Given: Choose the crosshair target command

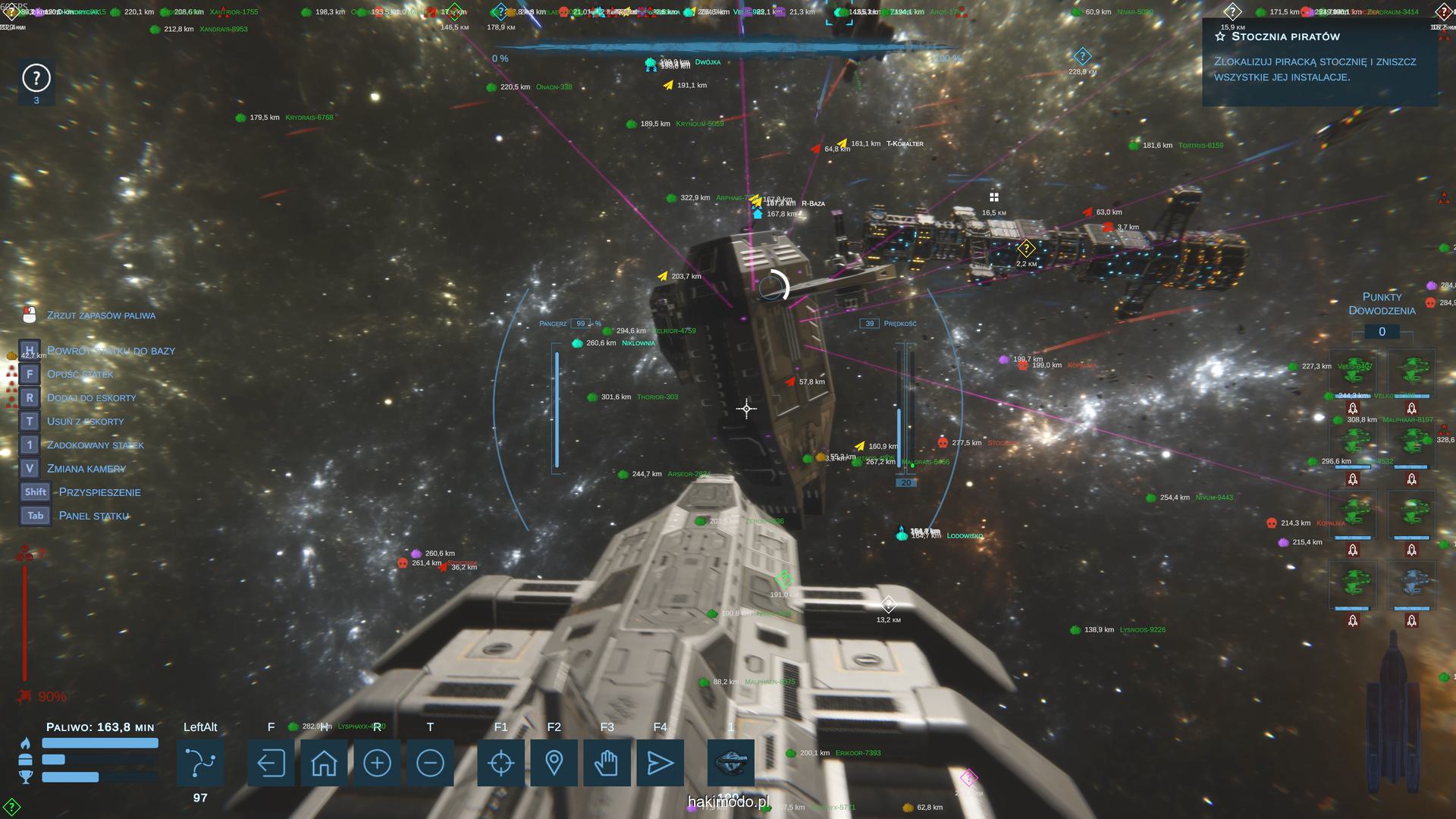Looking at the screenshot, I should (500, 763).
